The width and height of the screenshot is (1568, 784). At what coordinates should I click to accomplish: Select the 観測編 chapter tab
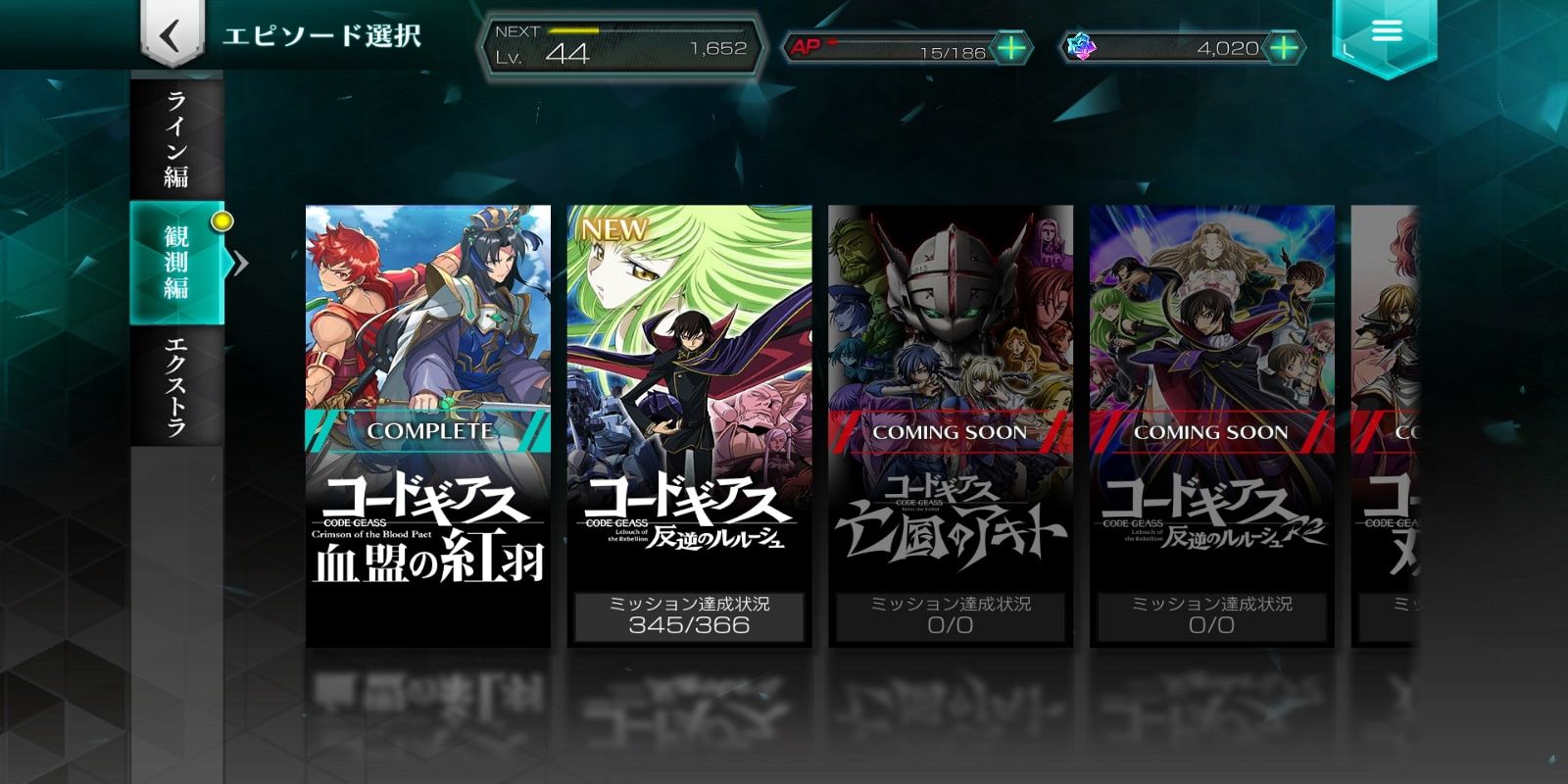(174, 263)
